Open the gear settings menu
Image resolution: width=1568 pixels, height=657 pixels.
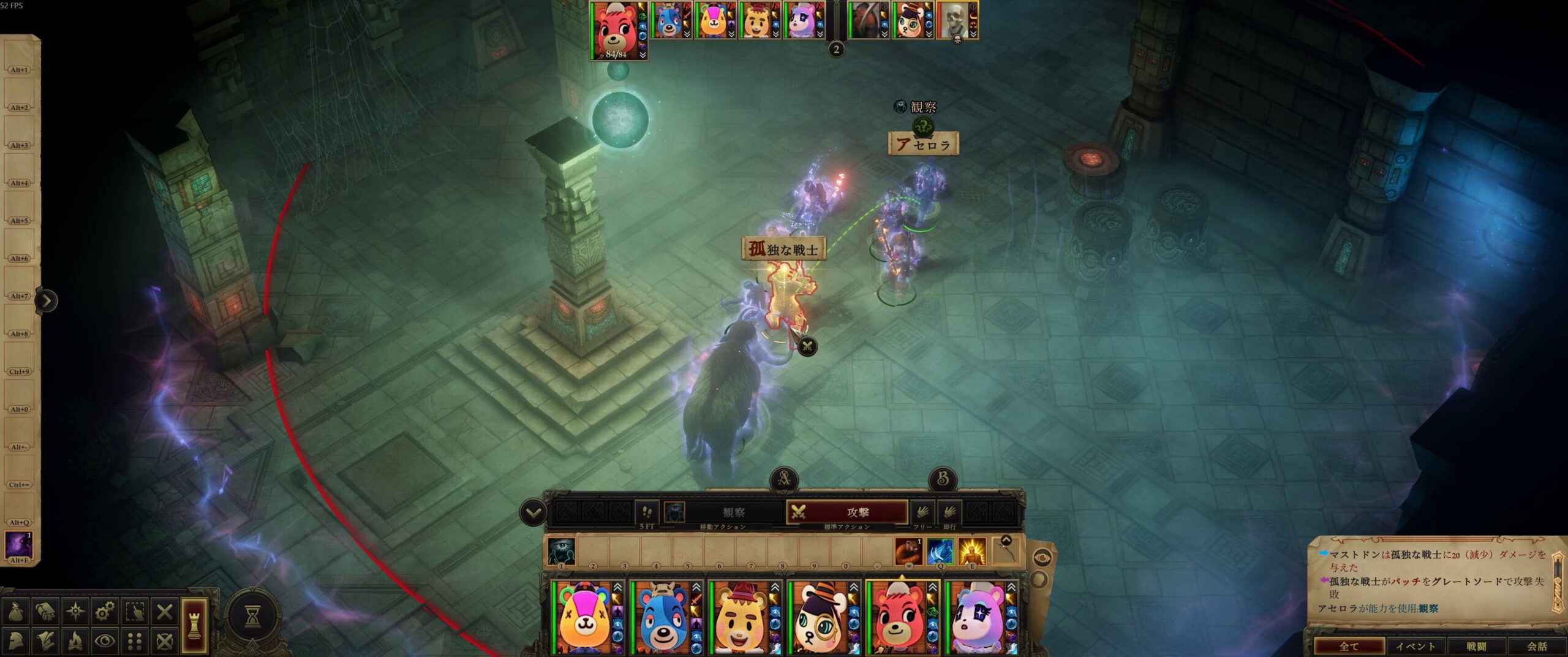105,612
